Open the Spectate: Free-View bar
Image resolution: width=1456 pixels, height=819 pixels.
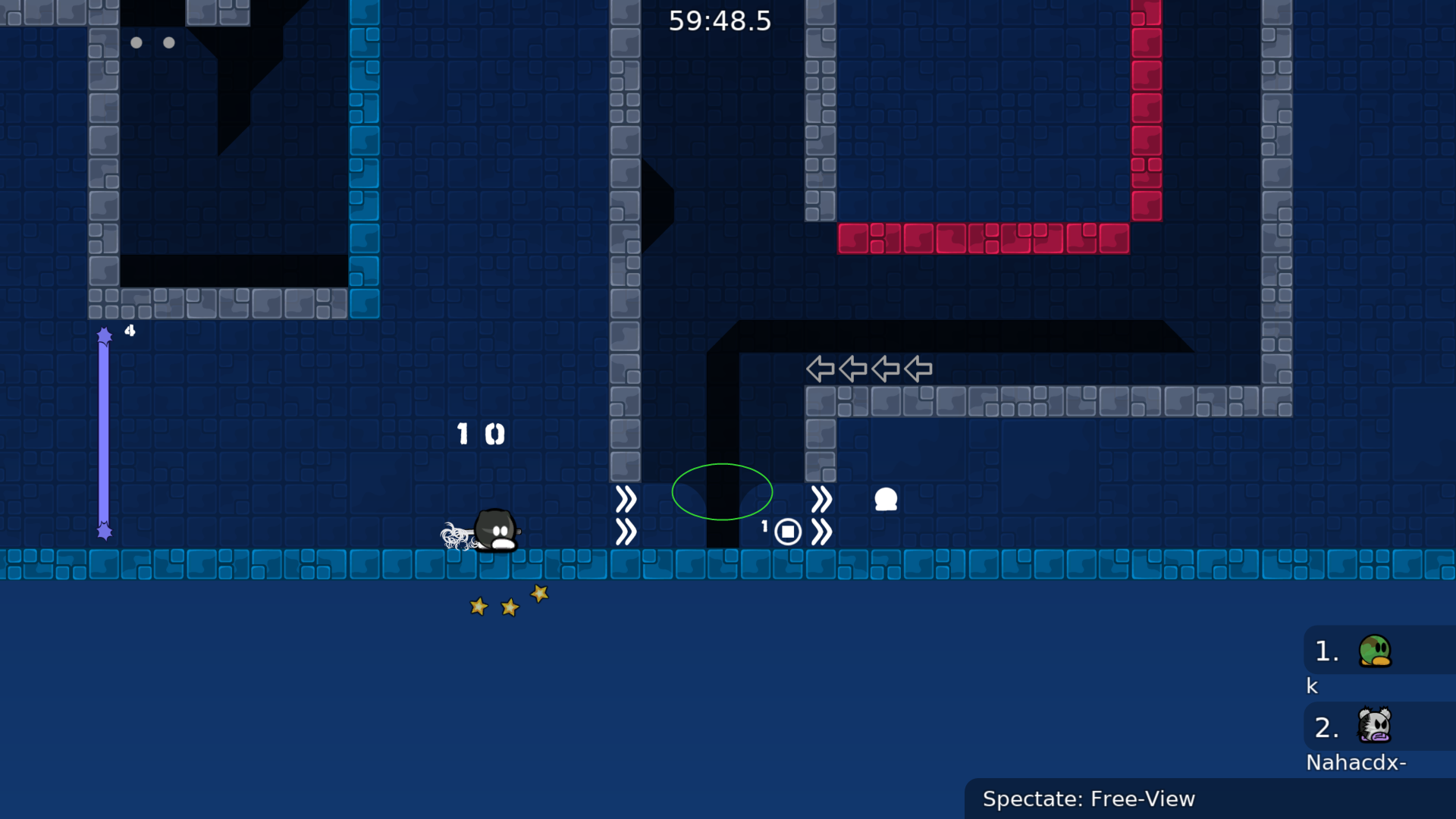1088,799
